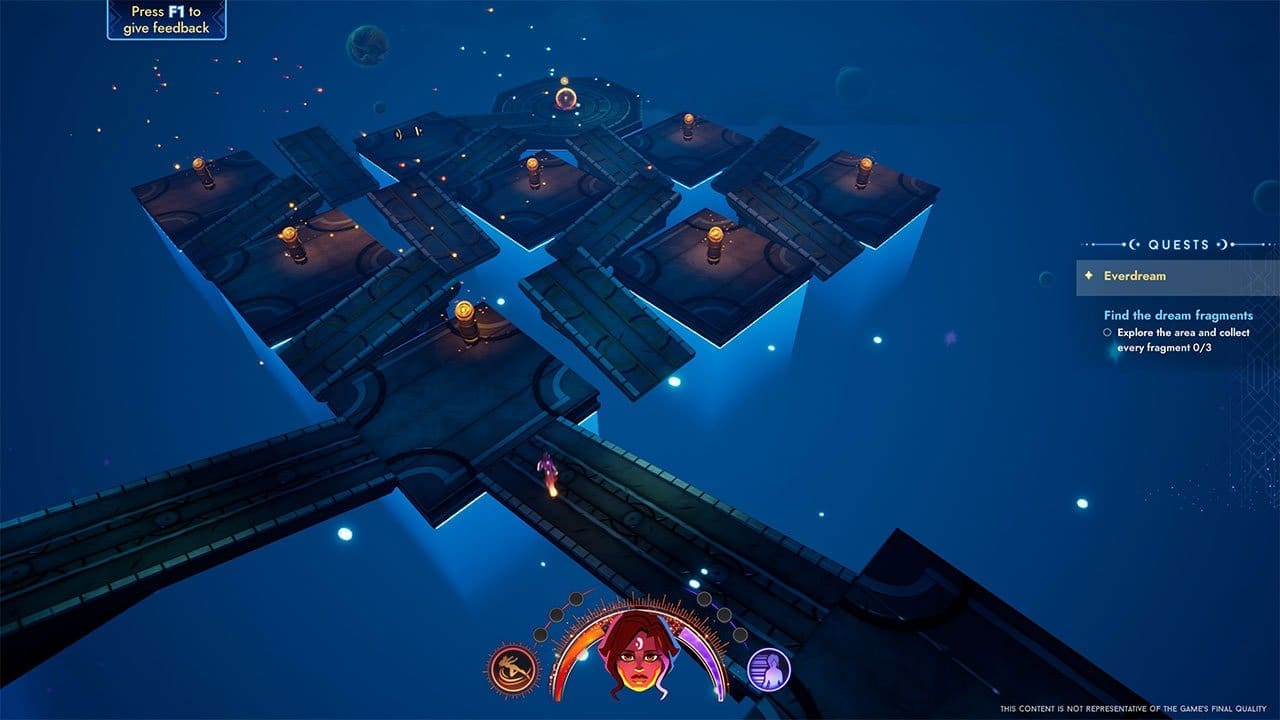The width and height of the screenshot is (1280, 720).
Task: Click the "Find the dream fragments" objective
Action: [1178, 315]
